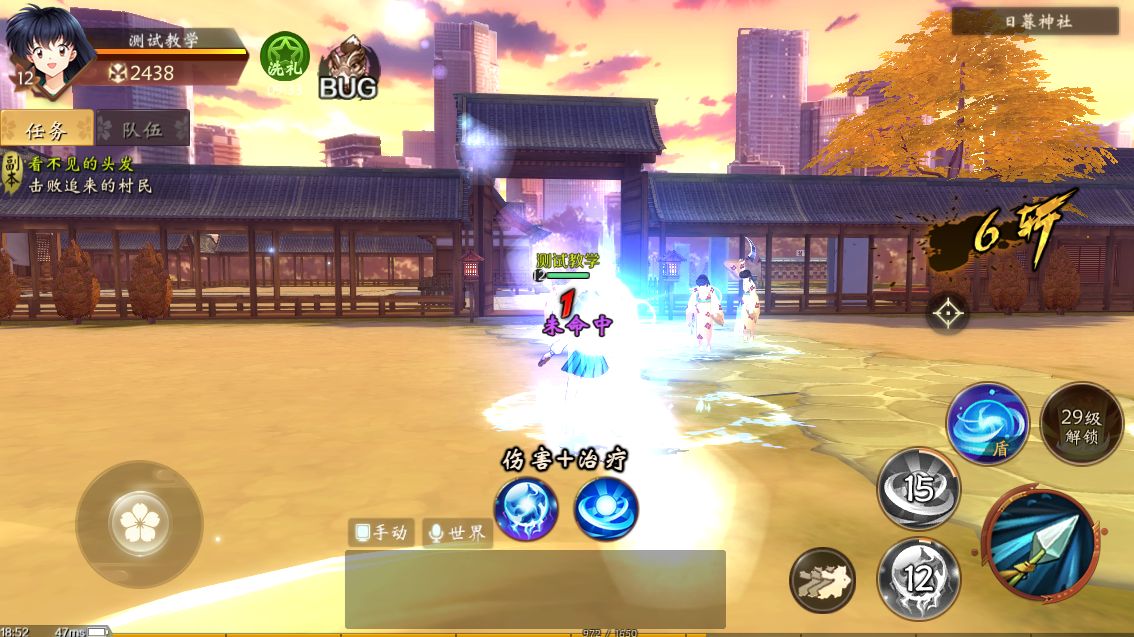Tap the locked 29级解锁 skill slot
Viewport: 1134px width, 637px height.
tap(1081, 424)
